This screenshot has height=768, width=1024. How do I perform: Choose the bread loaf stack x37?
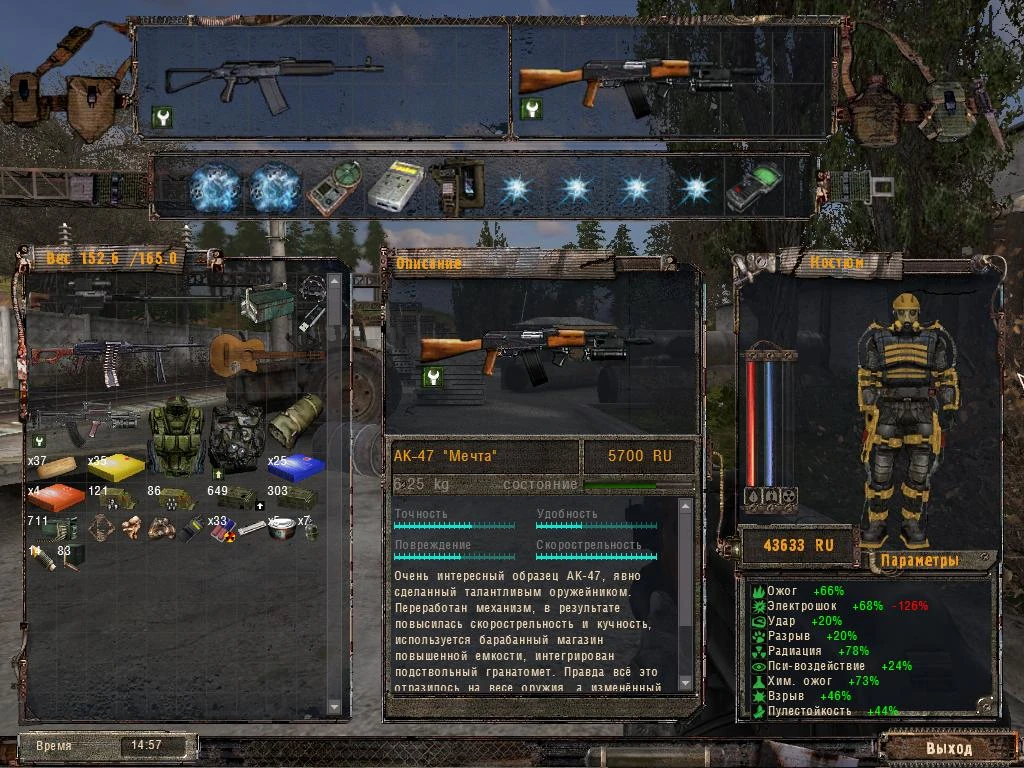[57, 466]
